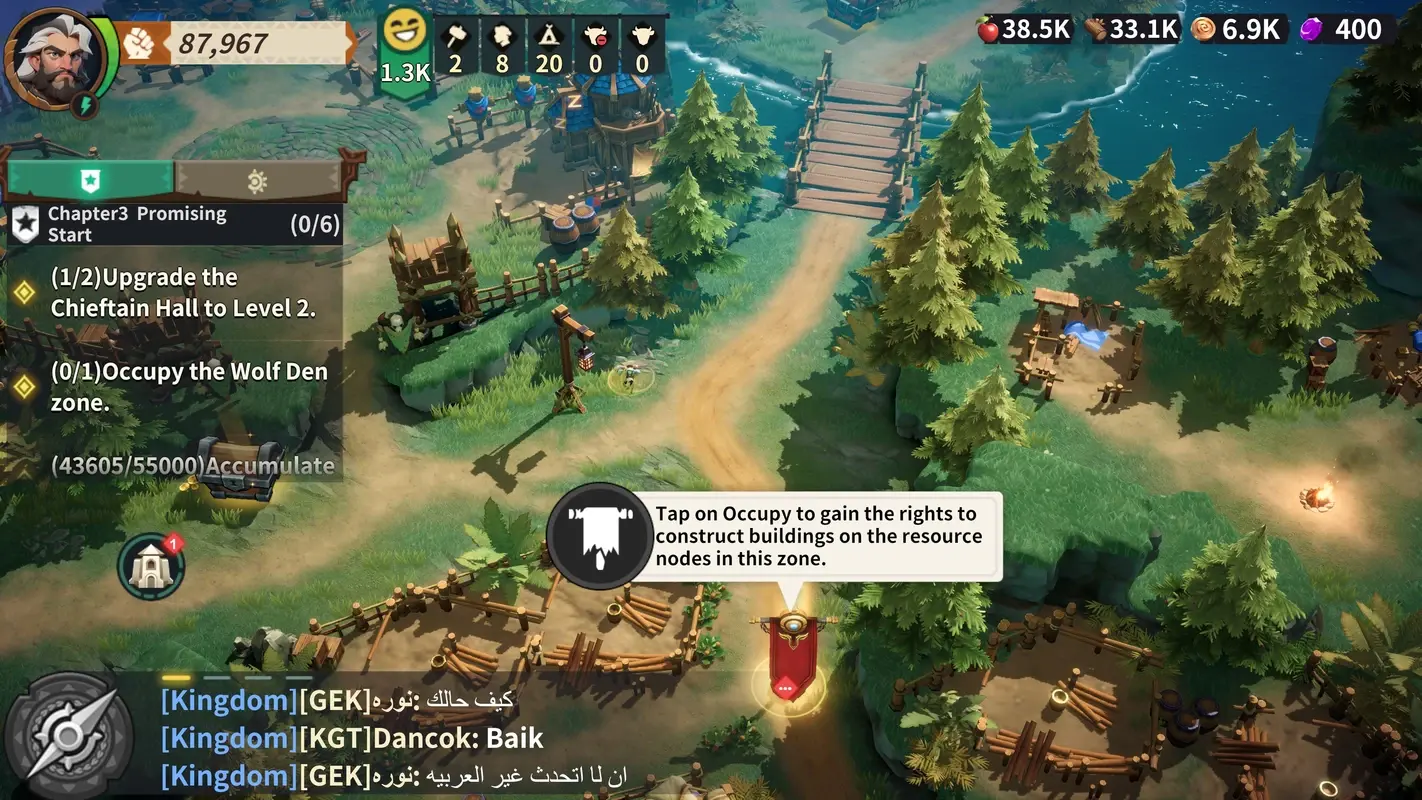Expand the kingdom chat window
This screenshot has height=800, width=1422.
tap(400, 737)
